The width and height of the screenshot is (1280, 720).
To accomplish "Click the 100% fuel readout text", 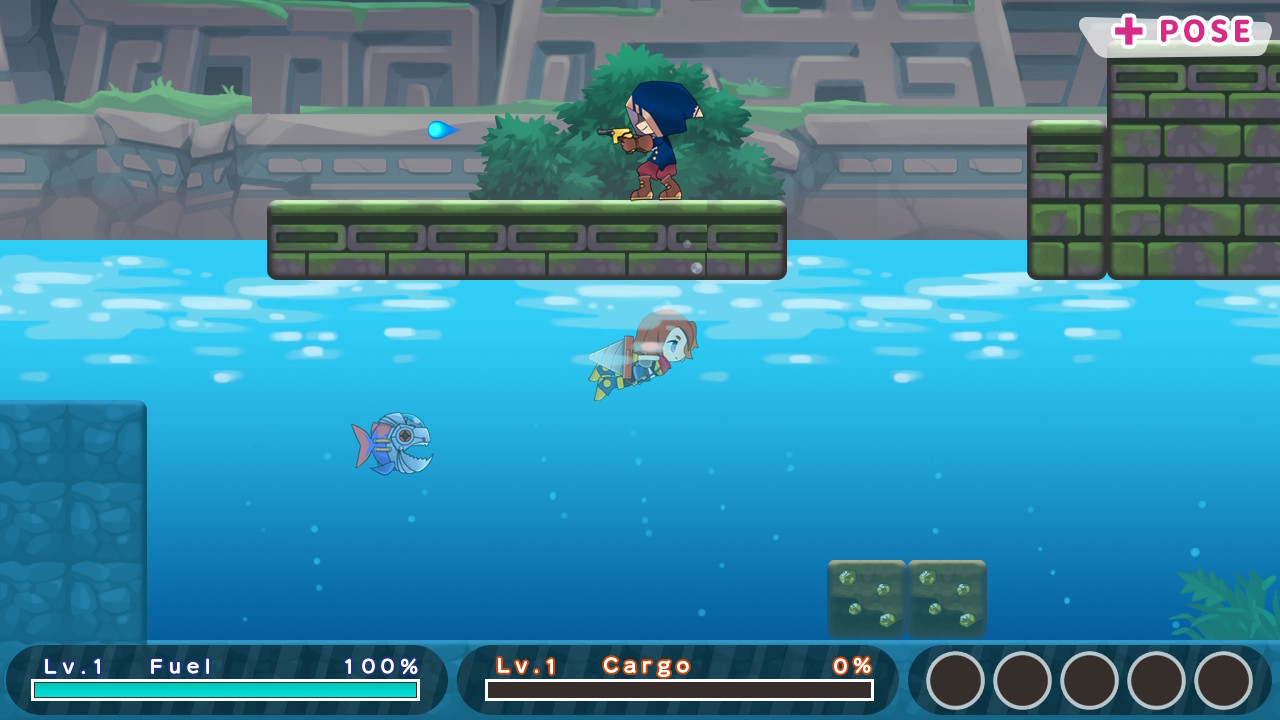I will coord(380,664).
